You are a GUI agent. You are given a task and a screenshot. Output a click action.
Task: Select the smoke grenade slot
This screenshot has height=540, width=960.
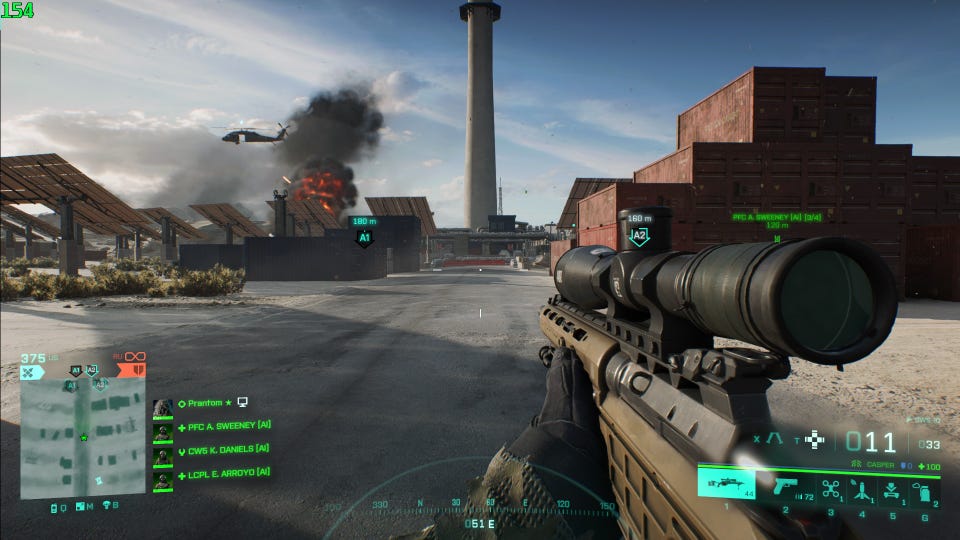click(x=923, y=489)
